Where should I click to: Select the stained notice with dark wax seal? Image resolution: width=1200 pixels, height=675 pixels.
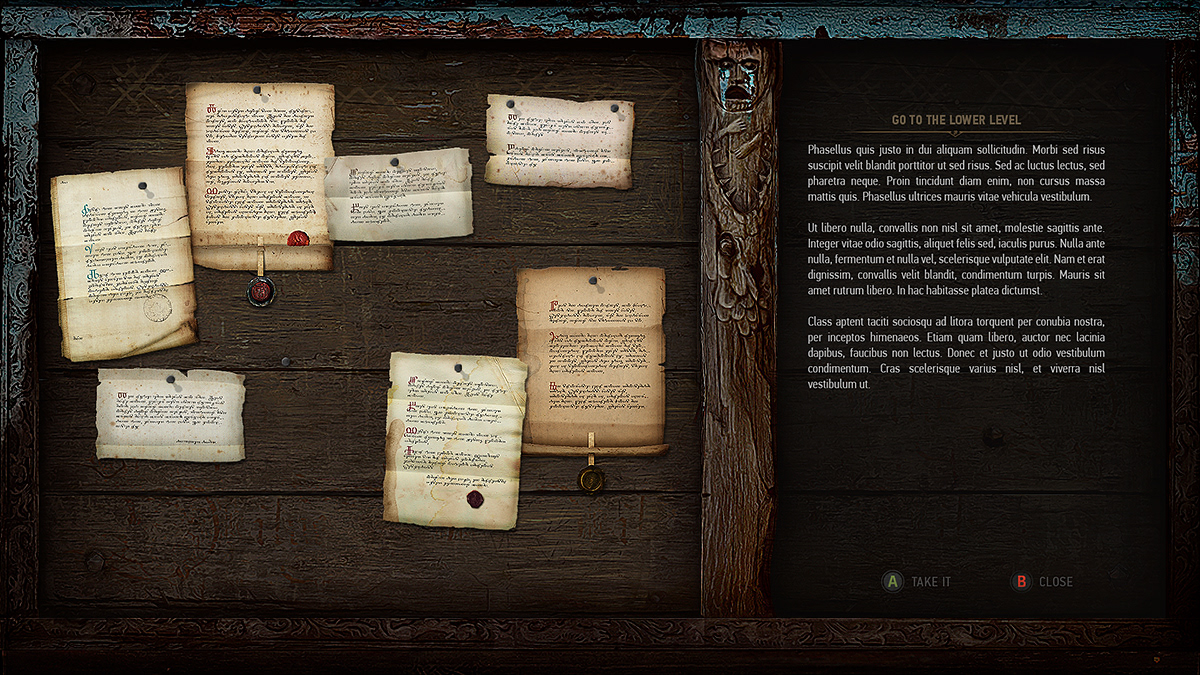click(x=455, y=440)
